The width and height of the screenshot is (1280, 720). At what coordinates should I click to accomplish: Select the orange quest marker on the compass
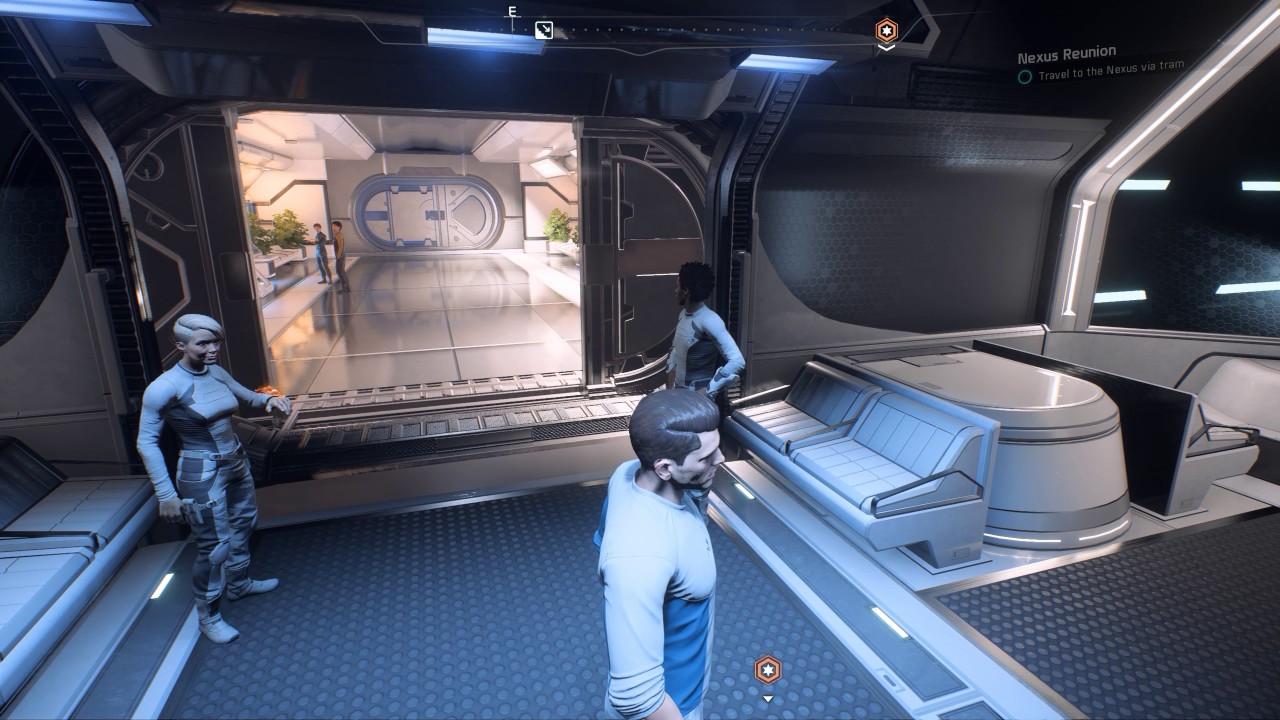point(886,30)
